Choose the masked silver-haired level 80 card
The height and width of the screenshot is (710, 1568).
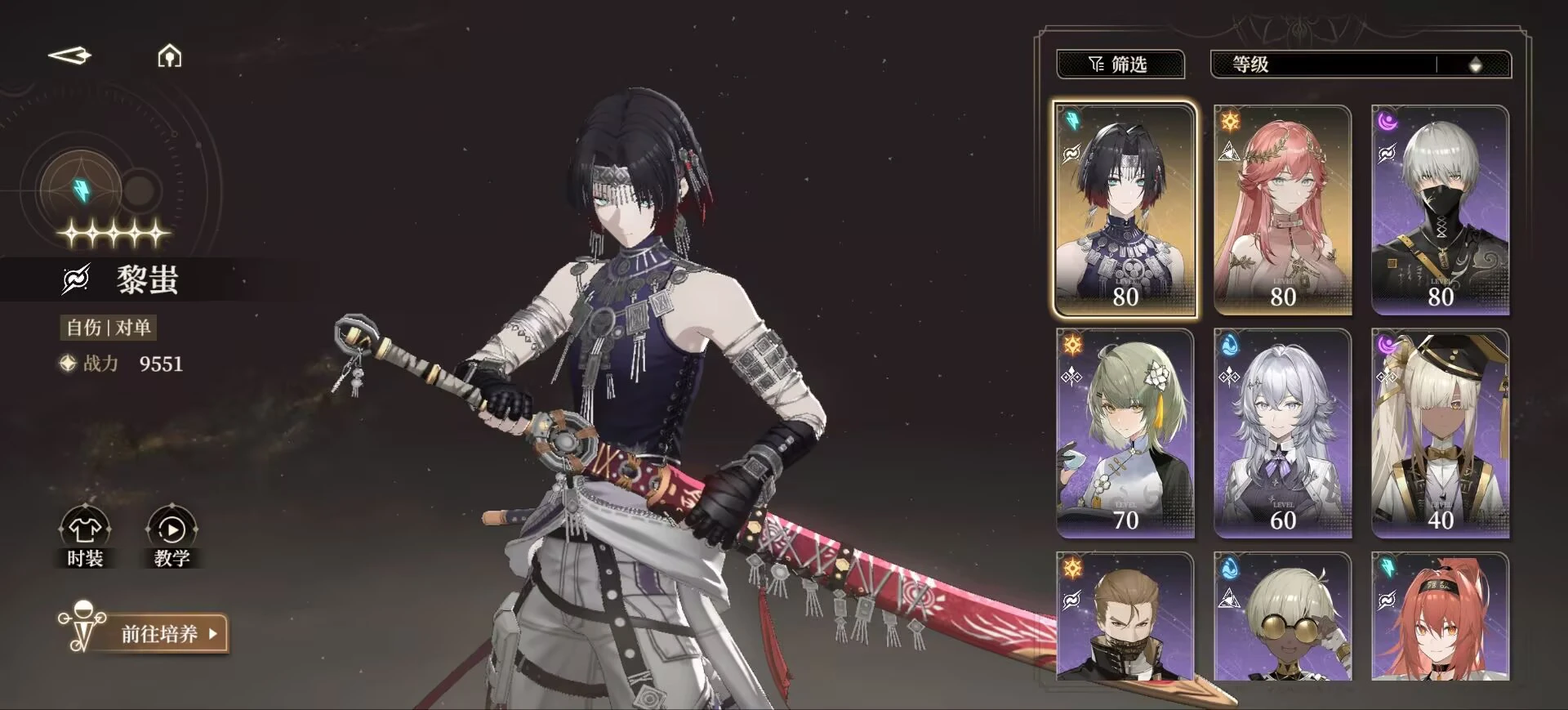1440,210
